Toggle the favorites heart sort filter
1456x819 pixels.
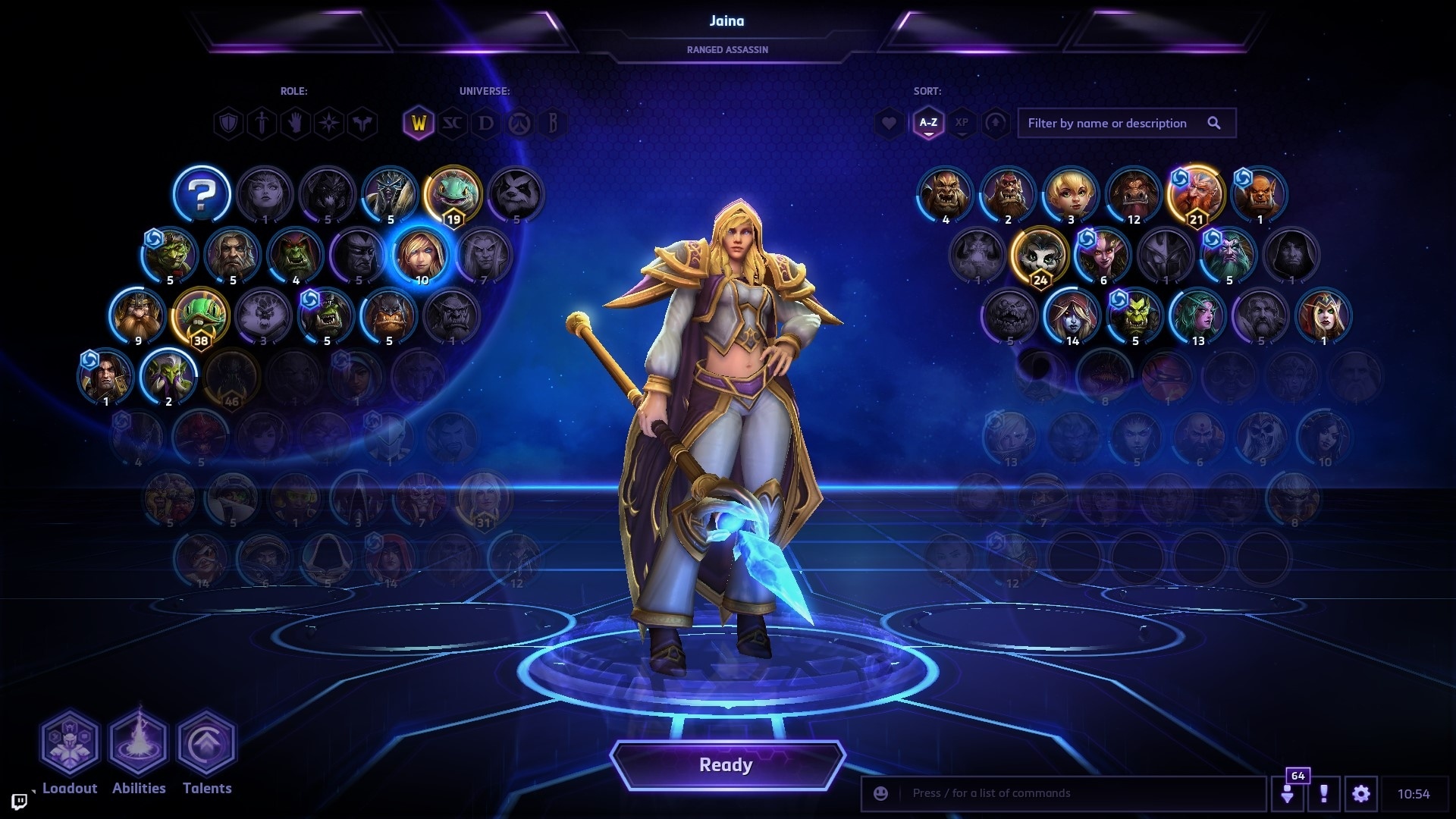tap(887, 124)
